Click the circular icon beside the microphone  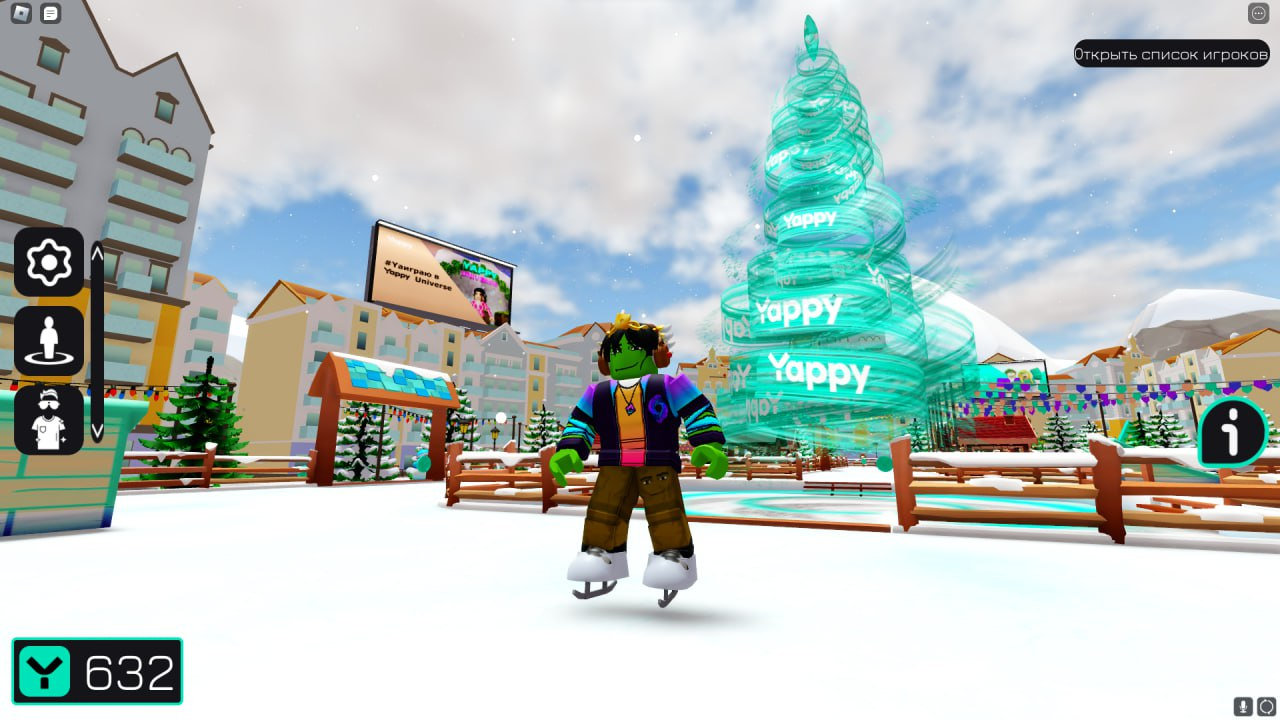1266,706
